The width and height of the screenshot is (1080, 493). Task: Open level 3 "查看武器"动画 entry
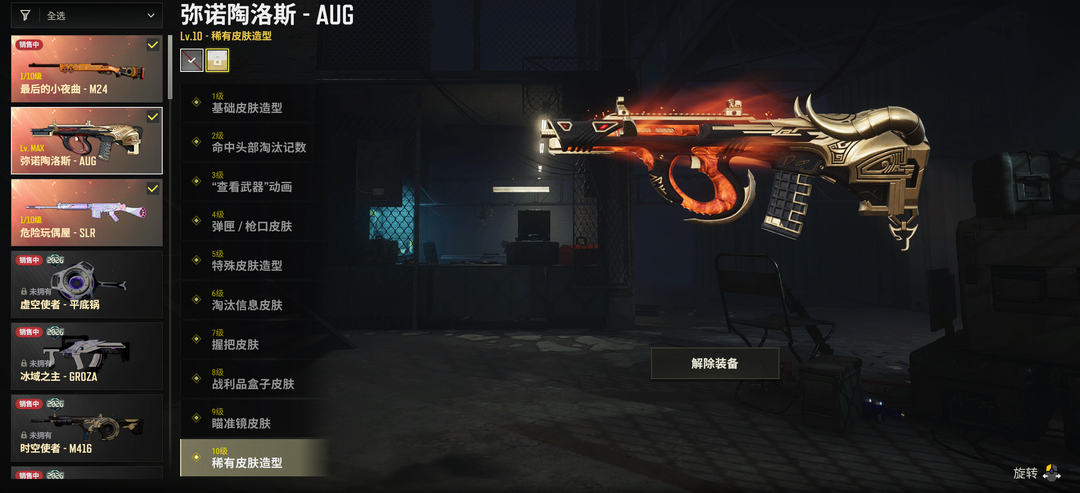(x=254, y=183)
